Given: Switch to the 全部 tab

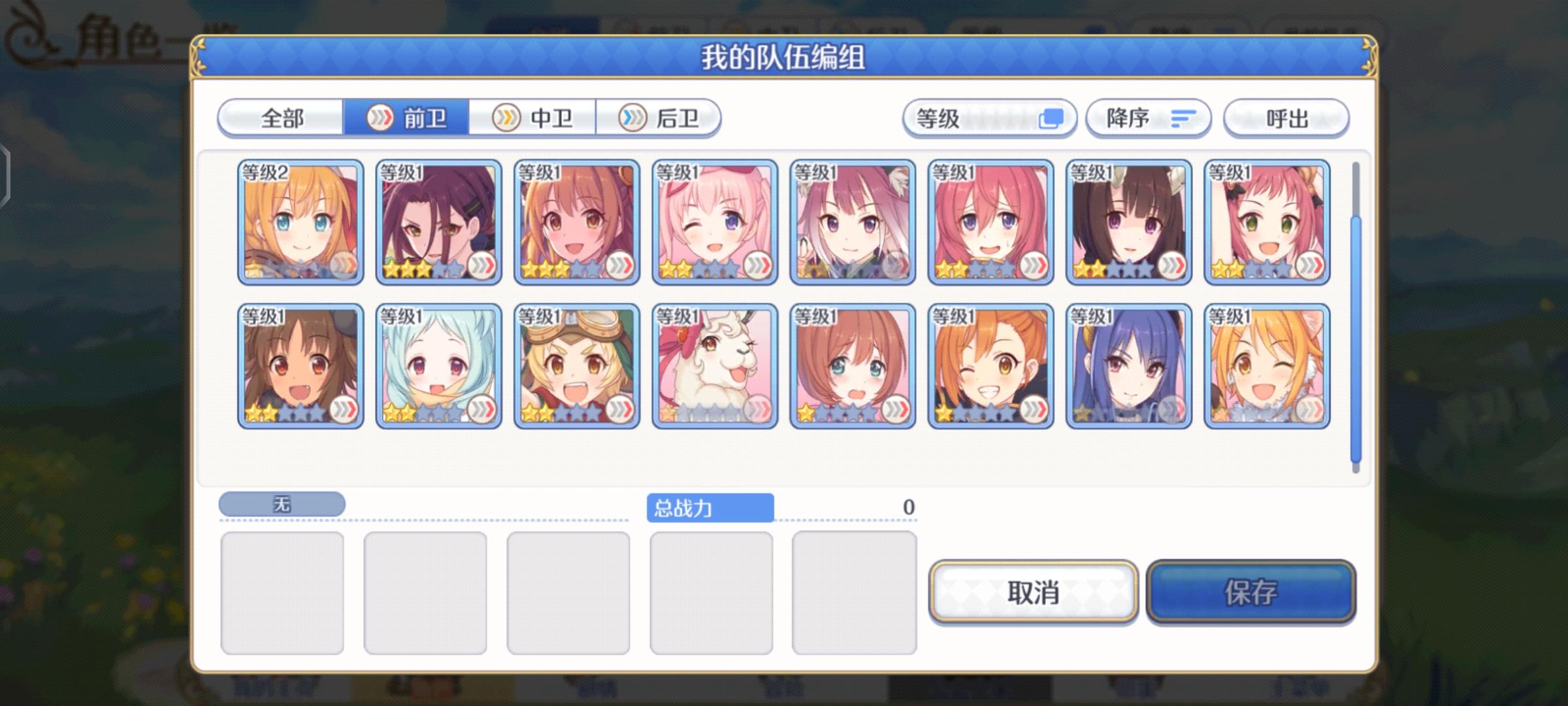Looking at the screenshot, I should tap(282, 118).
